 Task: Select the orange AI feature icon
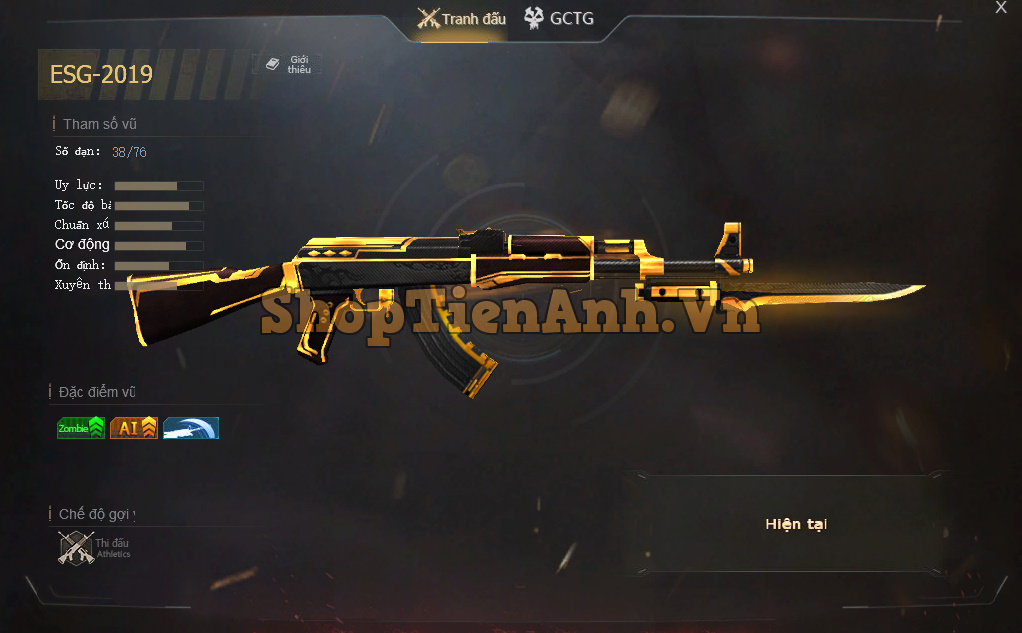point(134,428)
